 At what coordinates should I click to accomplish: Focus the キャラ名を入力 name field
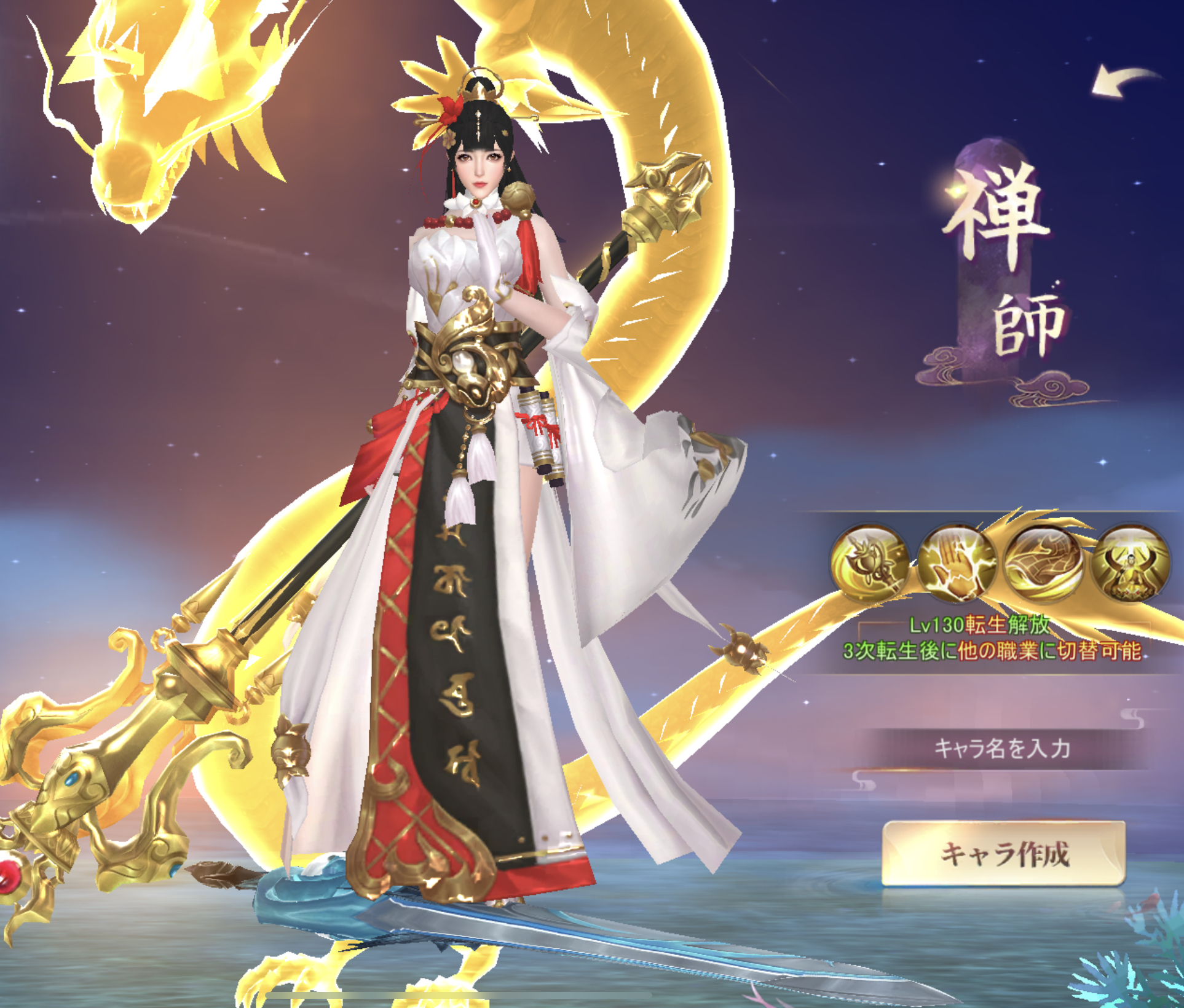[1002, 749]
